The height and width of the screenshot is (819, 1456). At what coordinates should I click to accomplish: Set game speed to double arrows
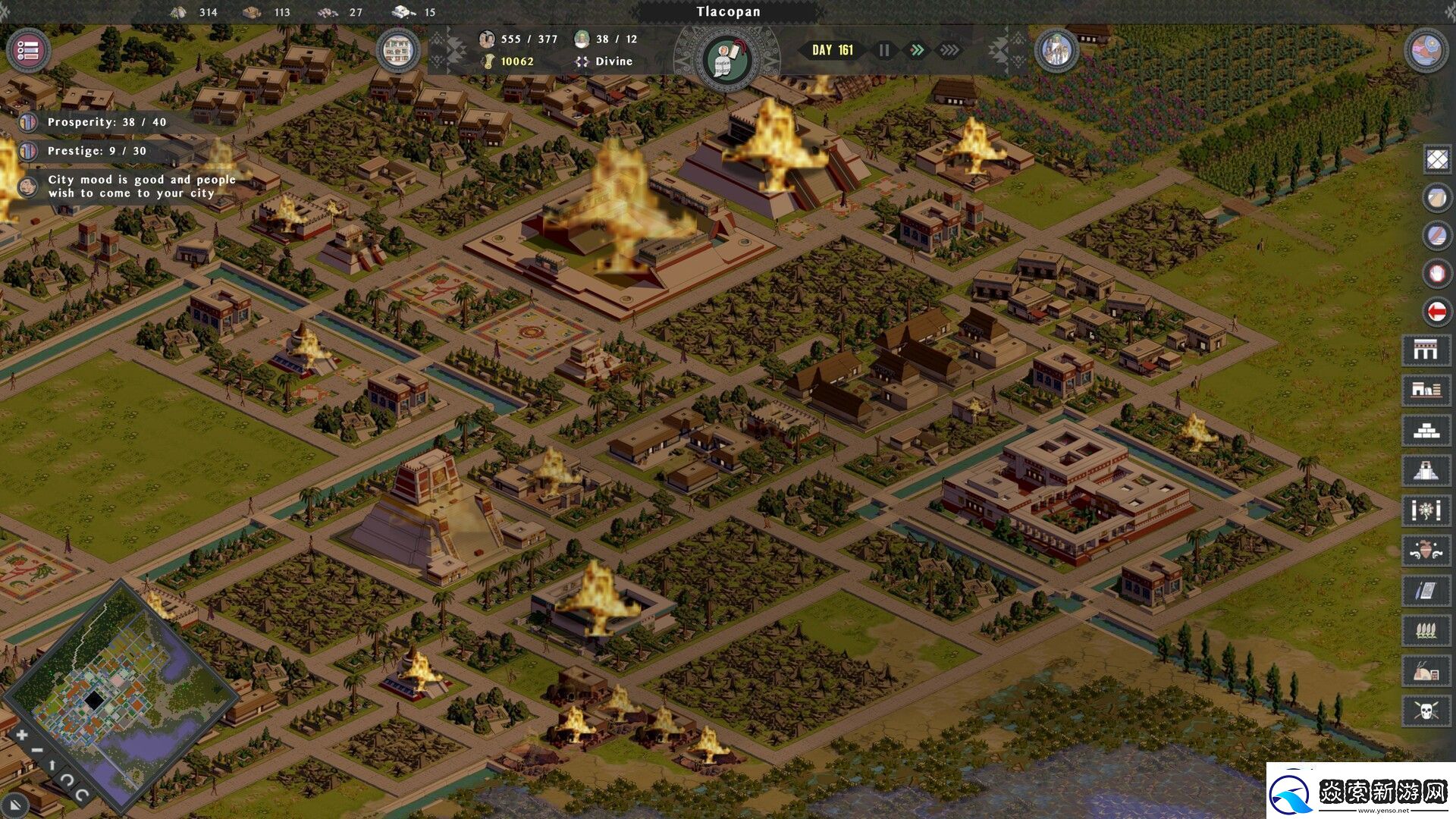(917, 50)
